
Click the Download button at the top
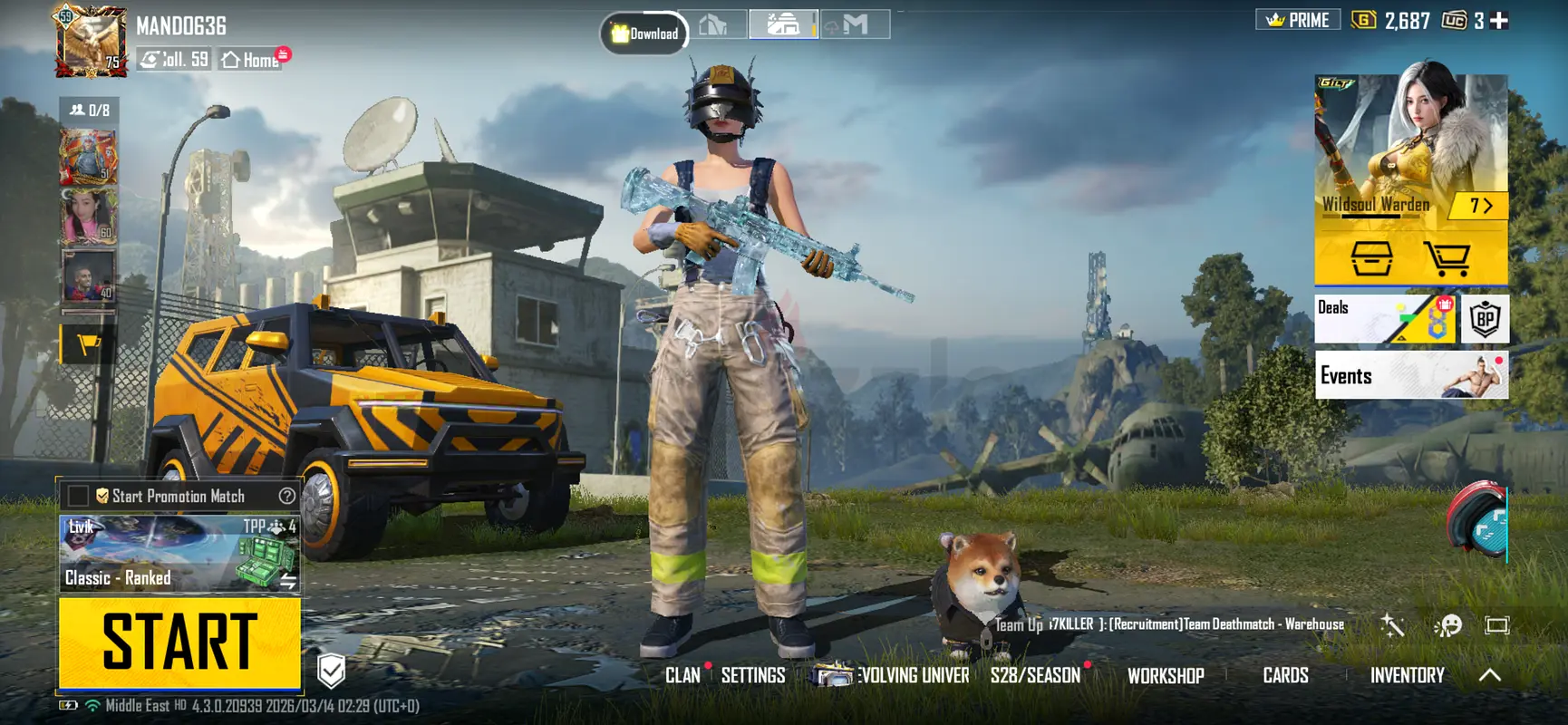pos(644,34)
